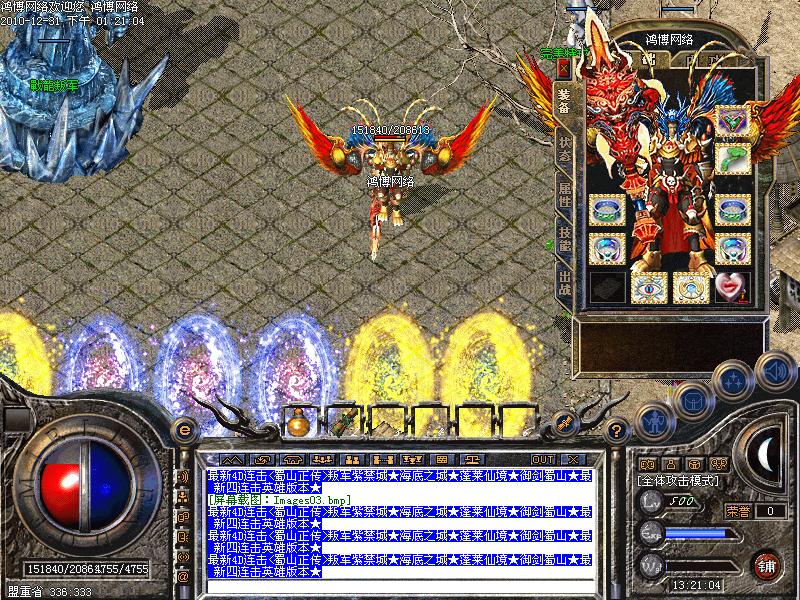Open help with the question mark button
The height and width of the screenshot is (600, 800).
pos(617,430)
